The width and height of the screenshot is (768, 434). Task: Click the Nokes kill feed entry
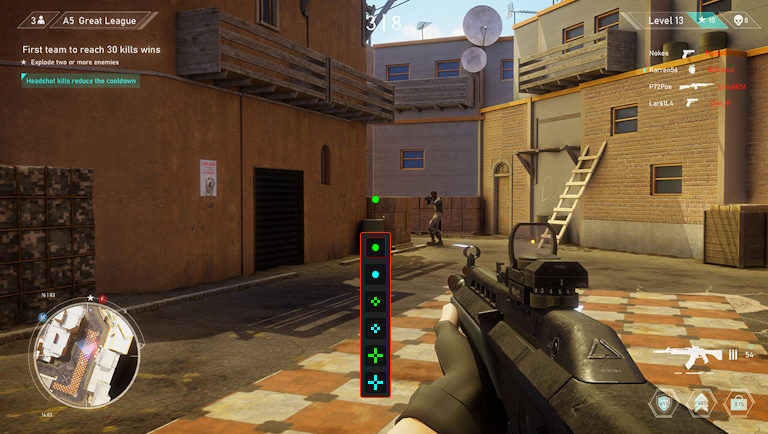(x=690, y=53)
